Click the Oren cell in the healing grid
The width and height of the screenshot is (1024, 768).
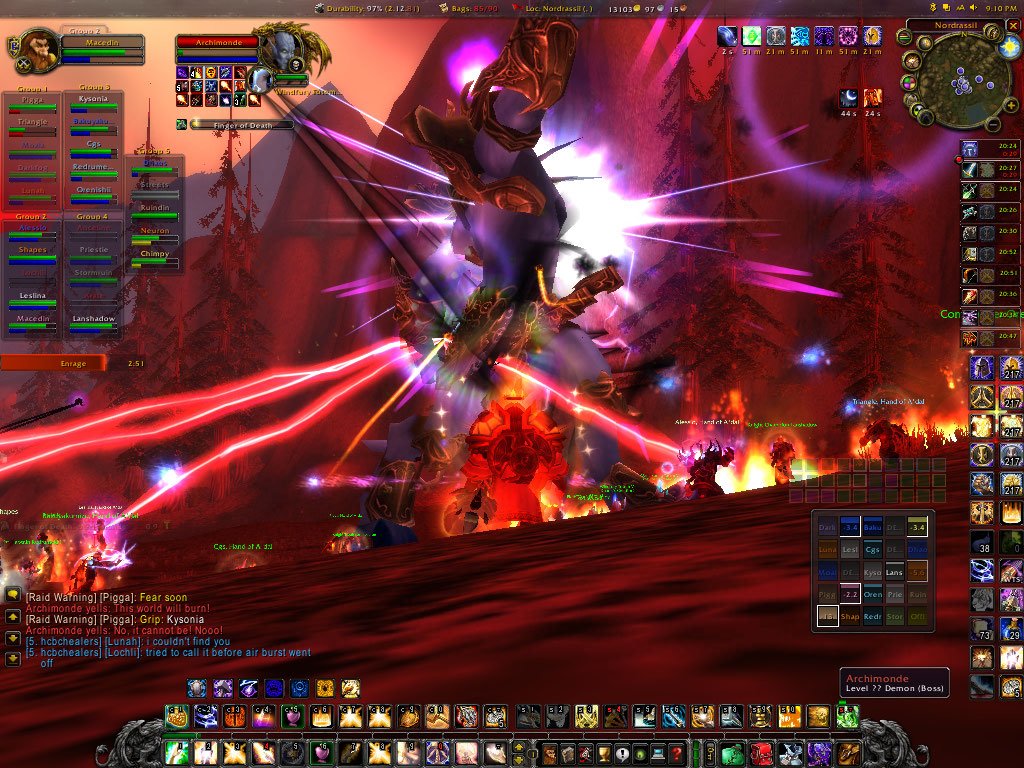pos(871,594)
